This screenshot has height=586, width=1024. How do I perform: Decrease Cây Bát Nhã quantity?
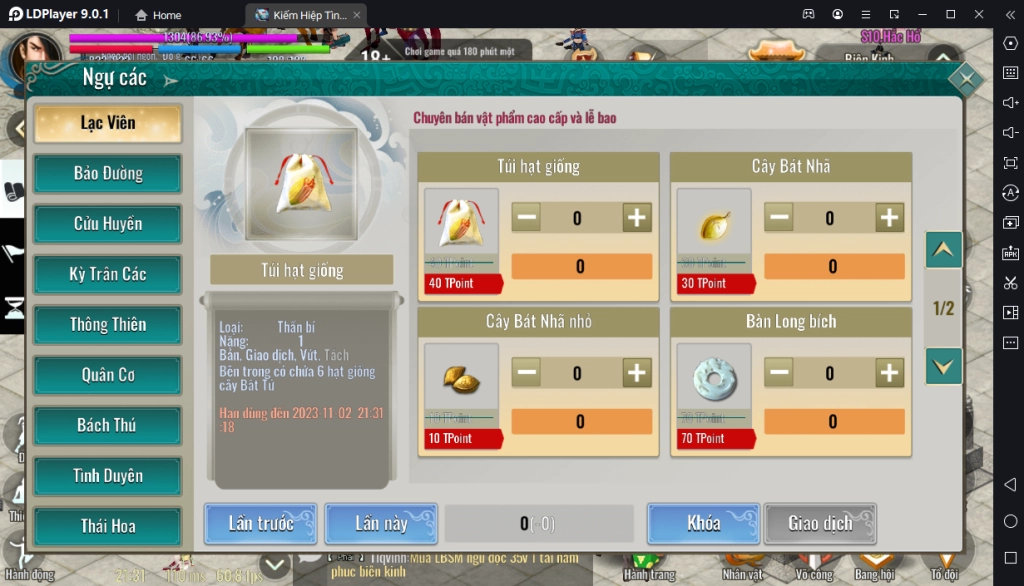tap(779, 218)
